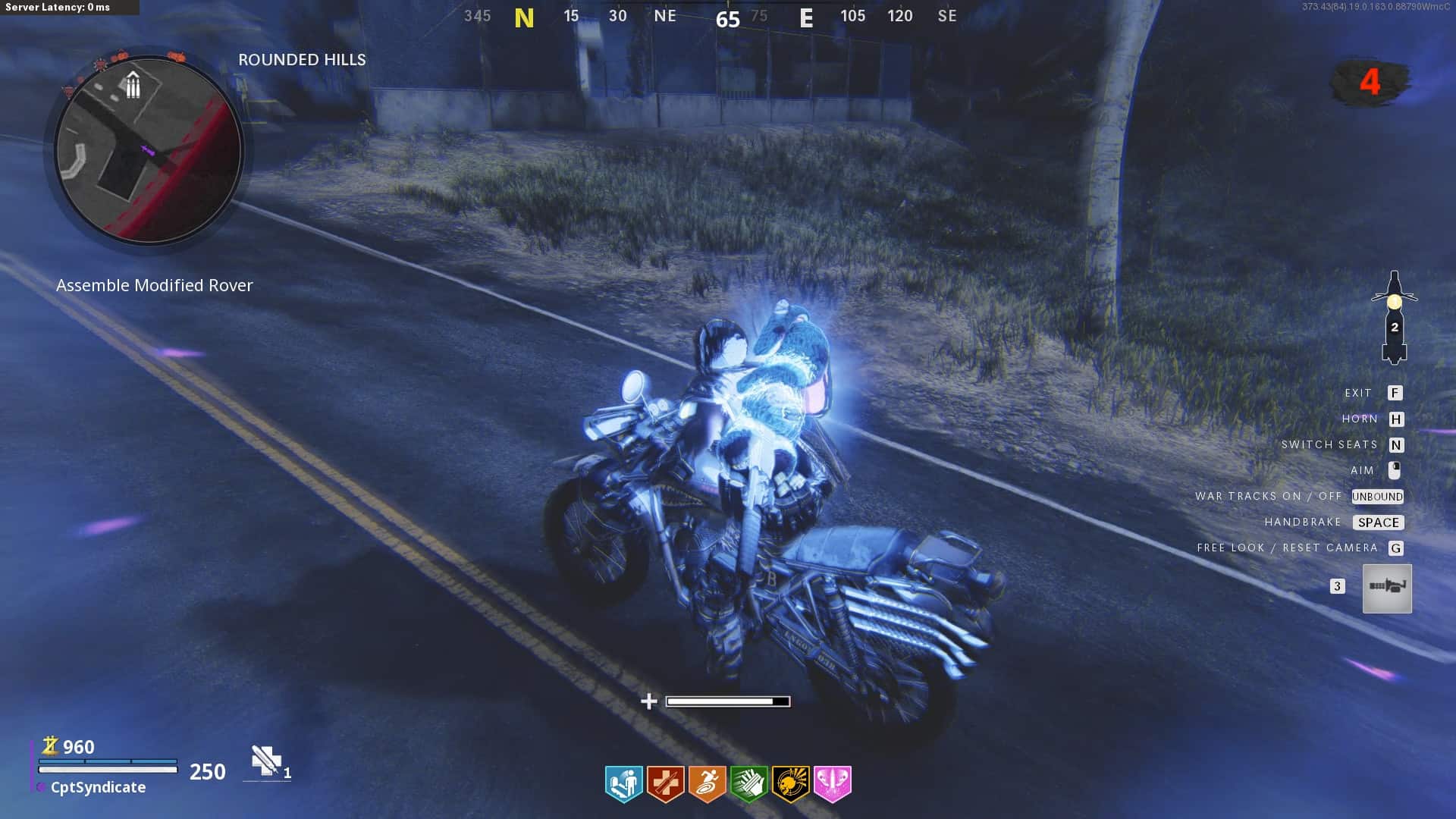Click the red round number 4
The height and width of the screenshot is (819, 1456).
1370,82
